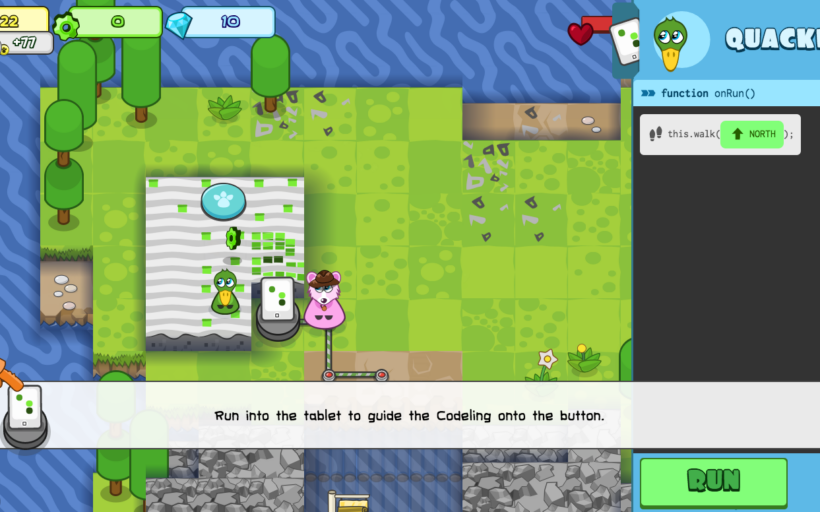Change the NORTH direction in the walk command
Screen dimensions: 820x512
pos(751,134)
